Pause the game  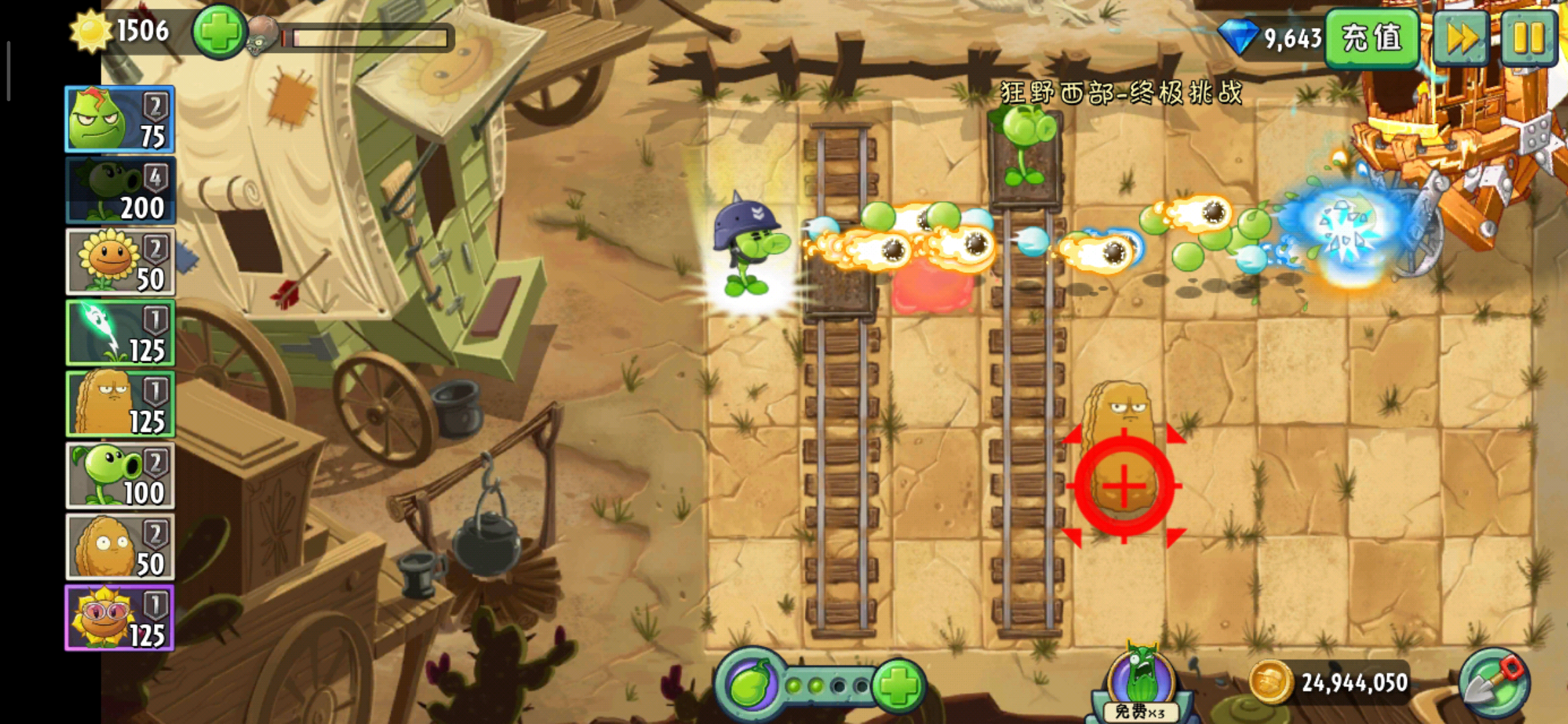pyautogui.click(x=1528, y=38)
